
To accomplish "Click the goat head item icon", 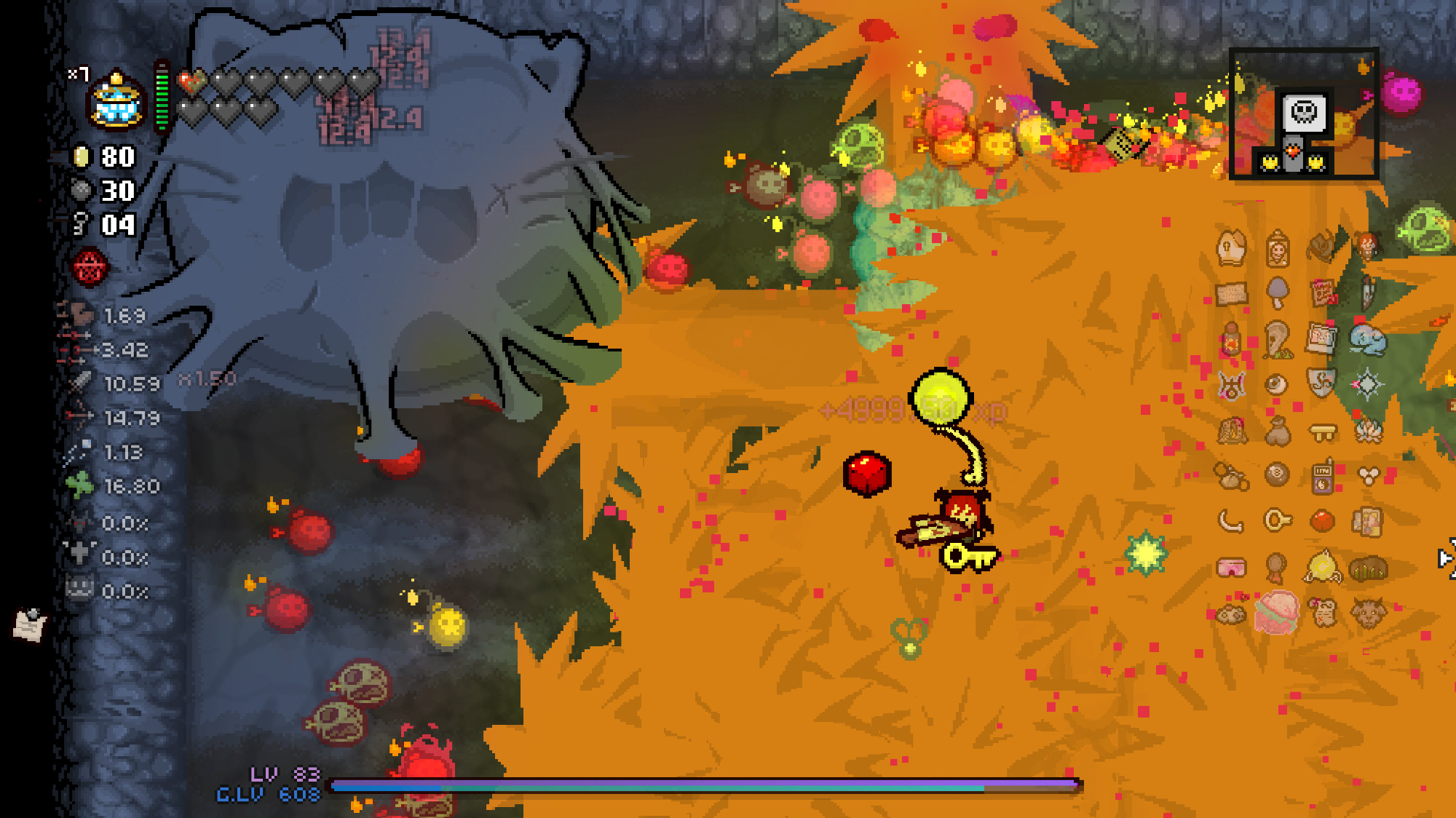I will [x=1368, y=613].
